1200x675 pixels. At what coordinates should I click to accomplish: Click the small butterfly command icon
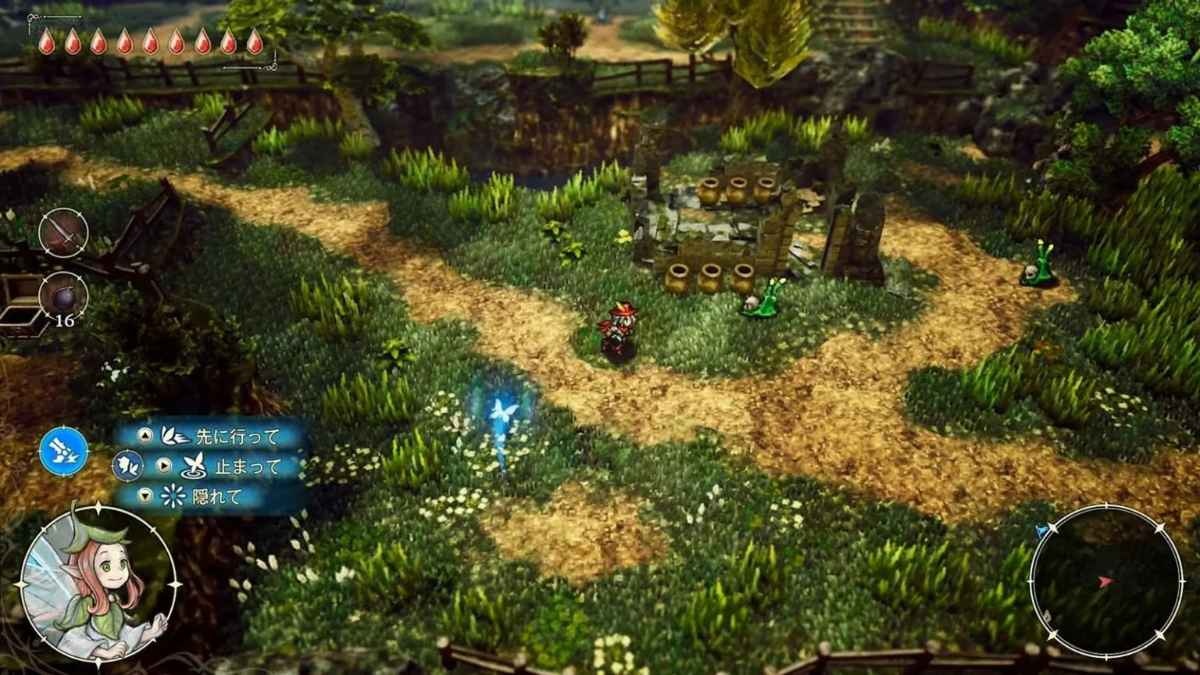127,466
